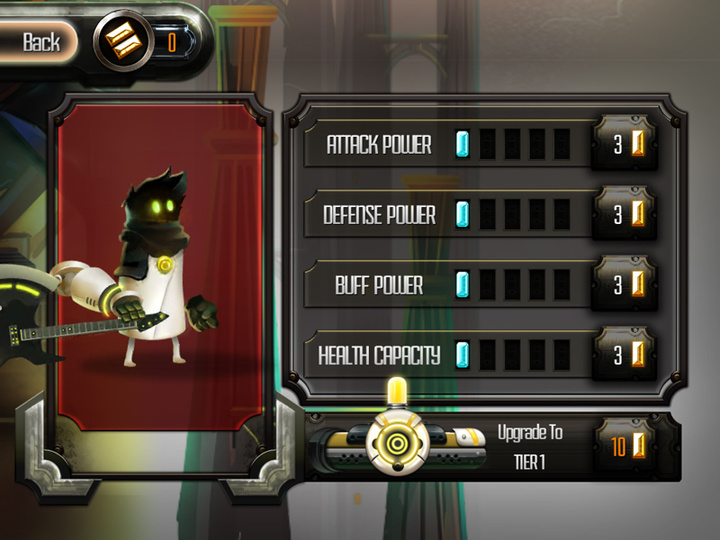Tap the gold bar currency icon
The width and height of the screenshot is (720, 540).
click(x=124, y=42)
